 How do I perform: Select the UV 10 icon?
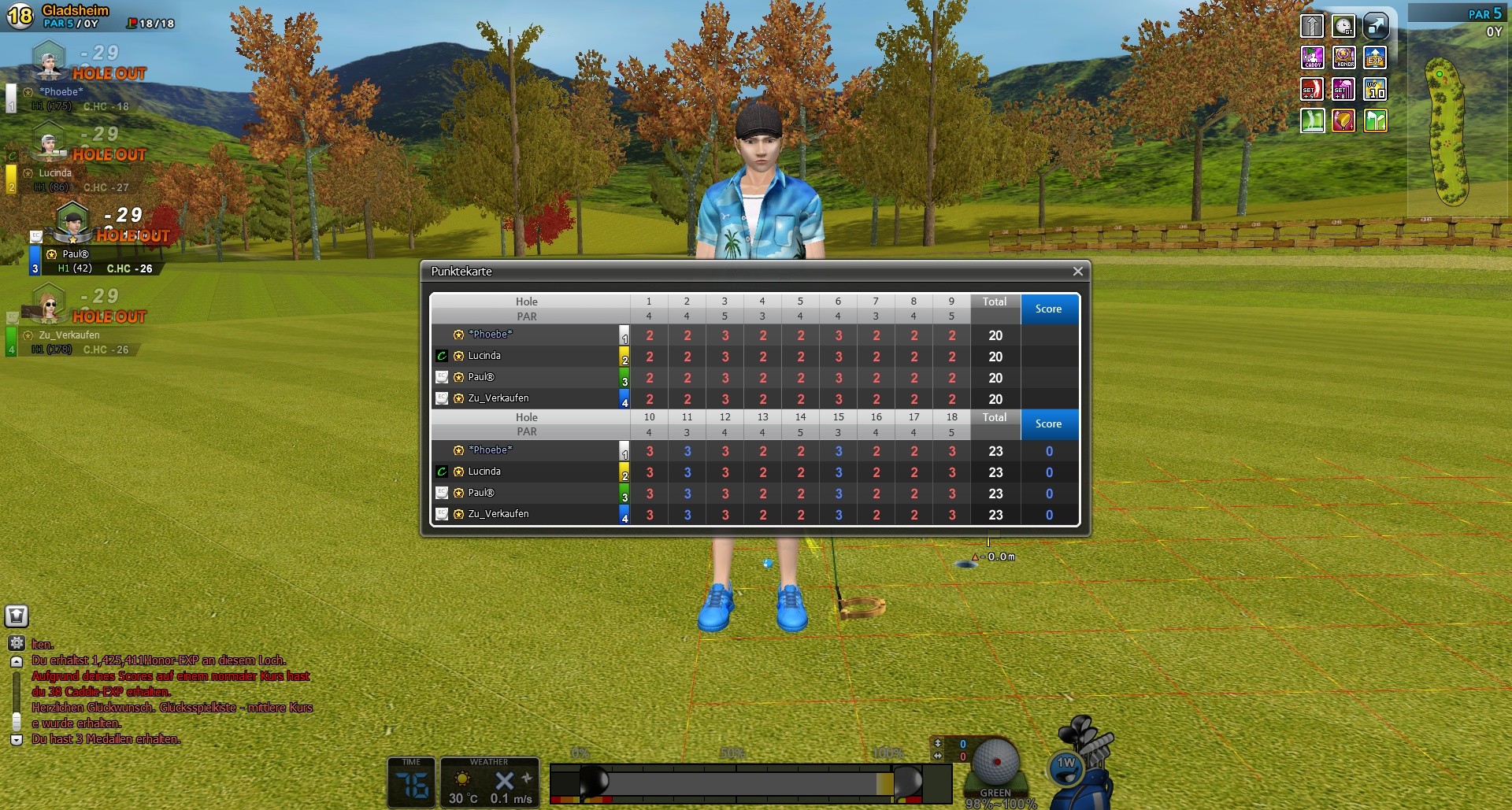click(1375, 89)
